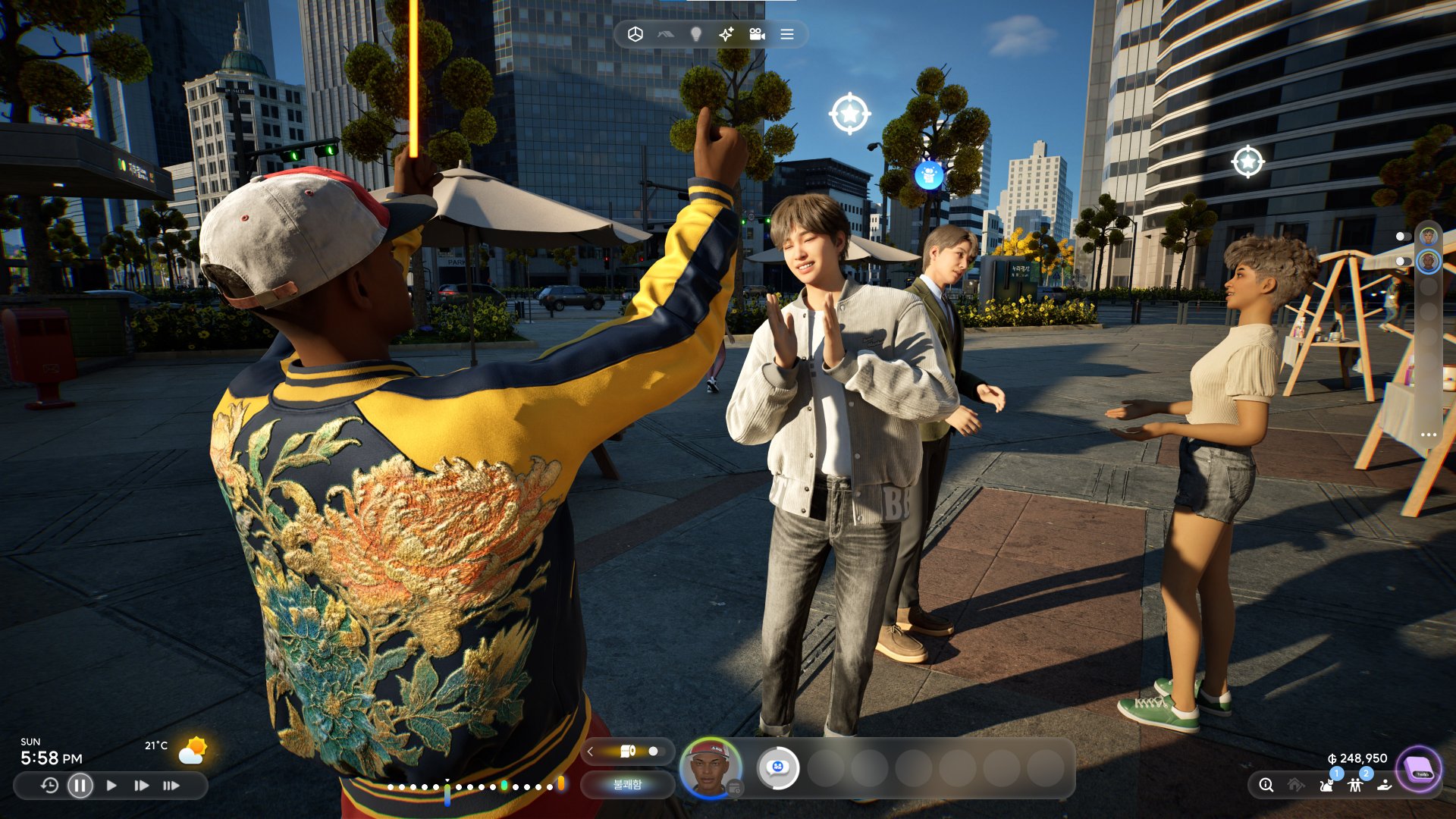Collapse the needs bar with left chevron
Viewport: 1456px width, 819px height.
pos(590,752)
